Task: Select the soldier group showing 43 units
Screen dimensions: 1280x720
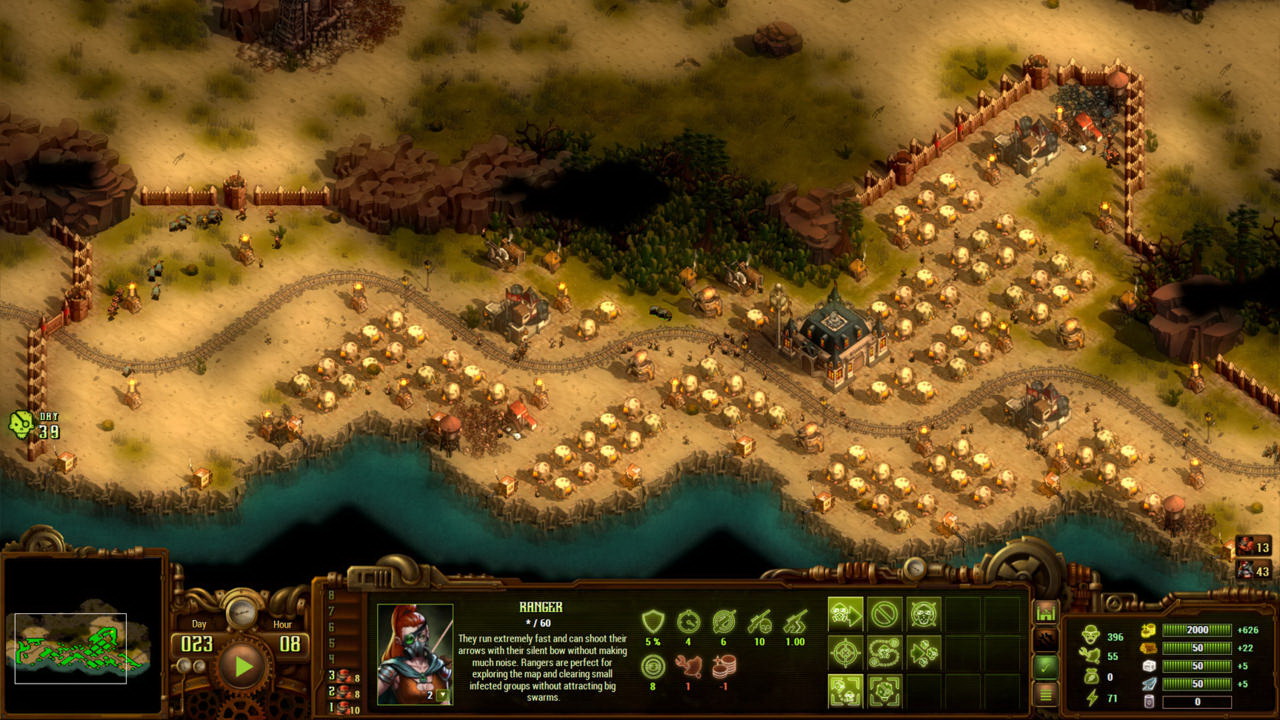Action: [1253, 570]
